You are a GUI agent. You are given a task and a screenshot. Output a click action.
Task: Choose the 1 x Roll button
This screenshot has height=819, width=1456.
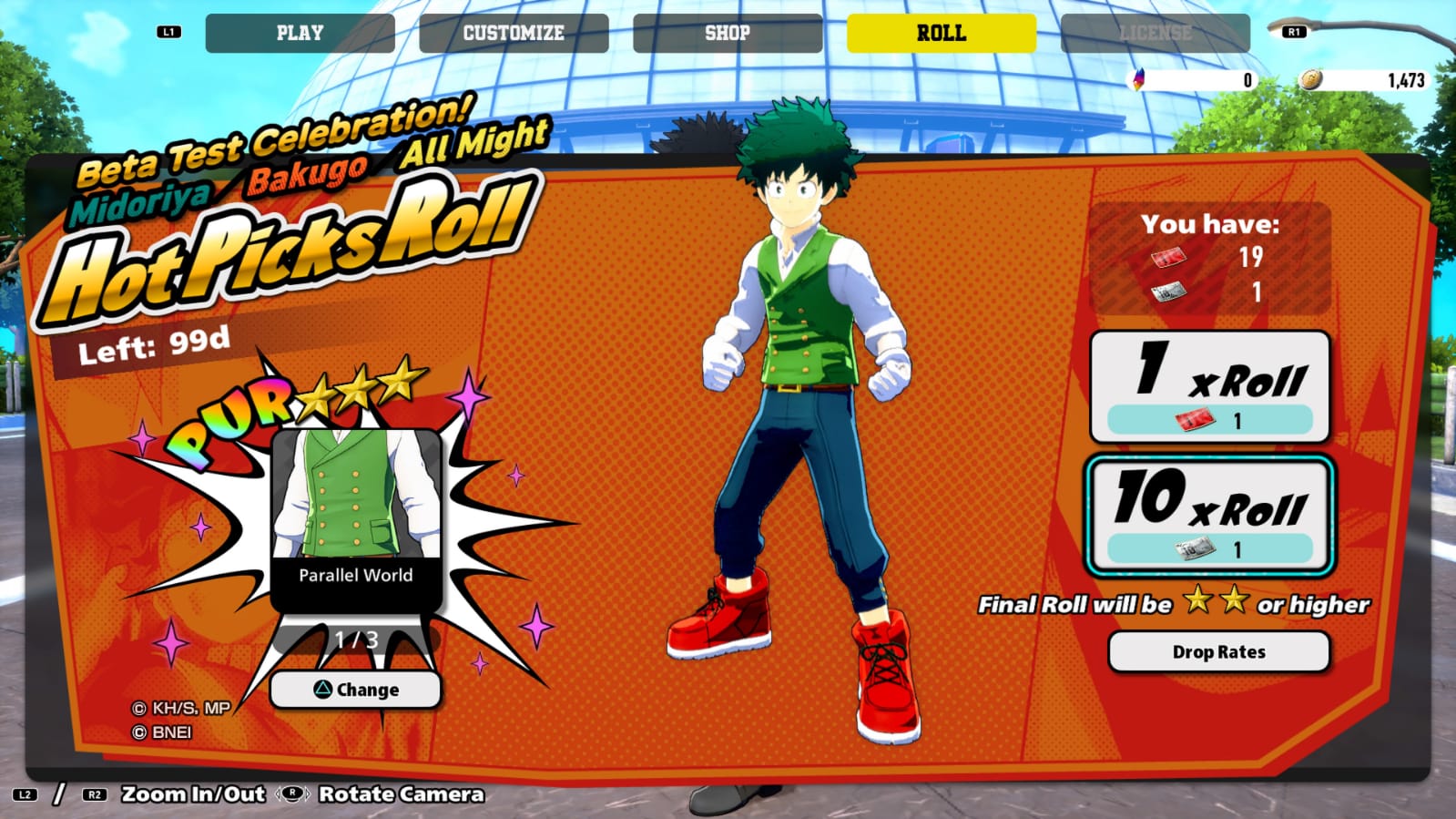point(1209,386)
